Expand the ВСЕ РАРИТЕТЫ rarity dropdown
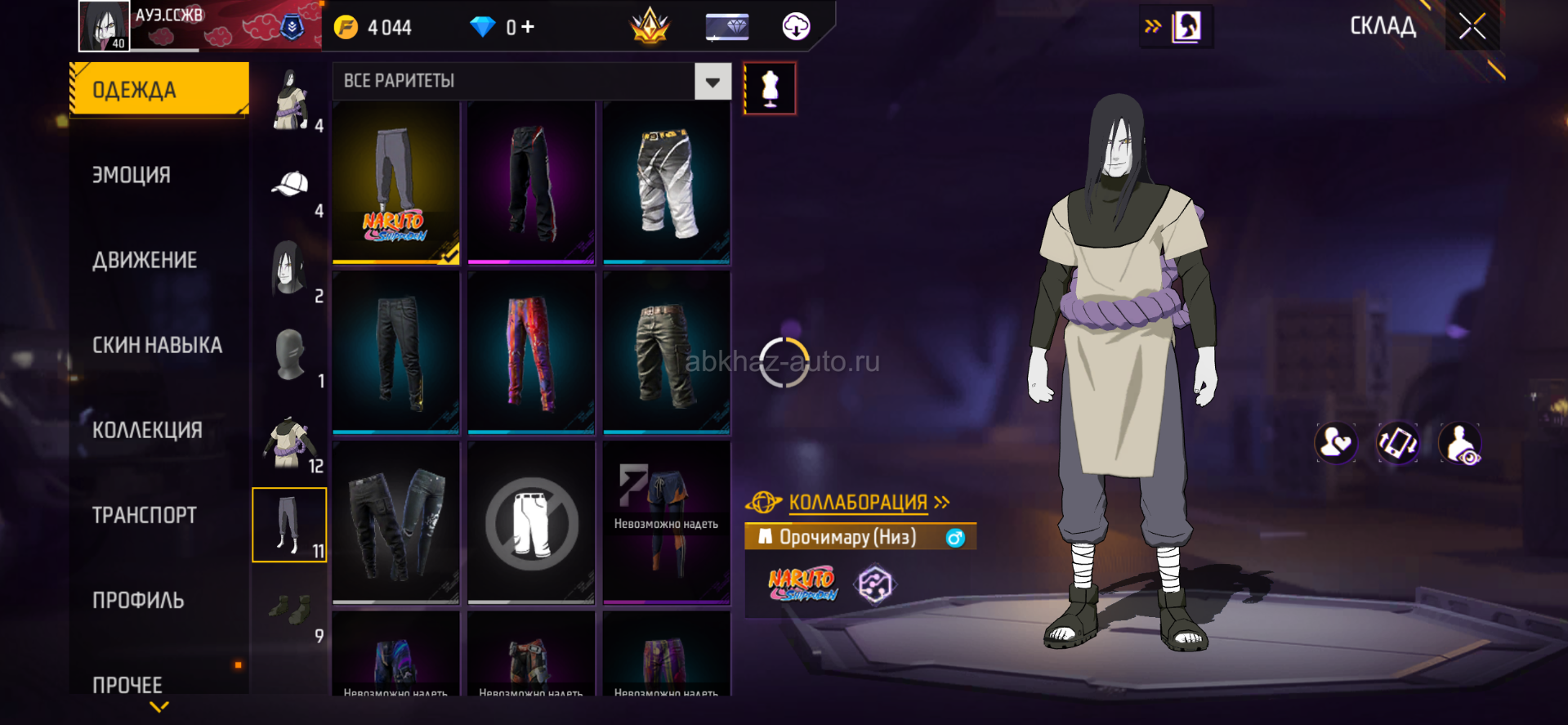The width and height of the screenshot is (1568, 725). click(713, 82)
